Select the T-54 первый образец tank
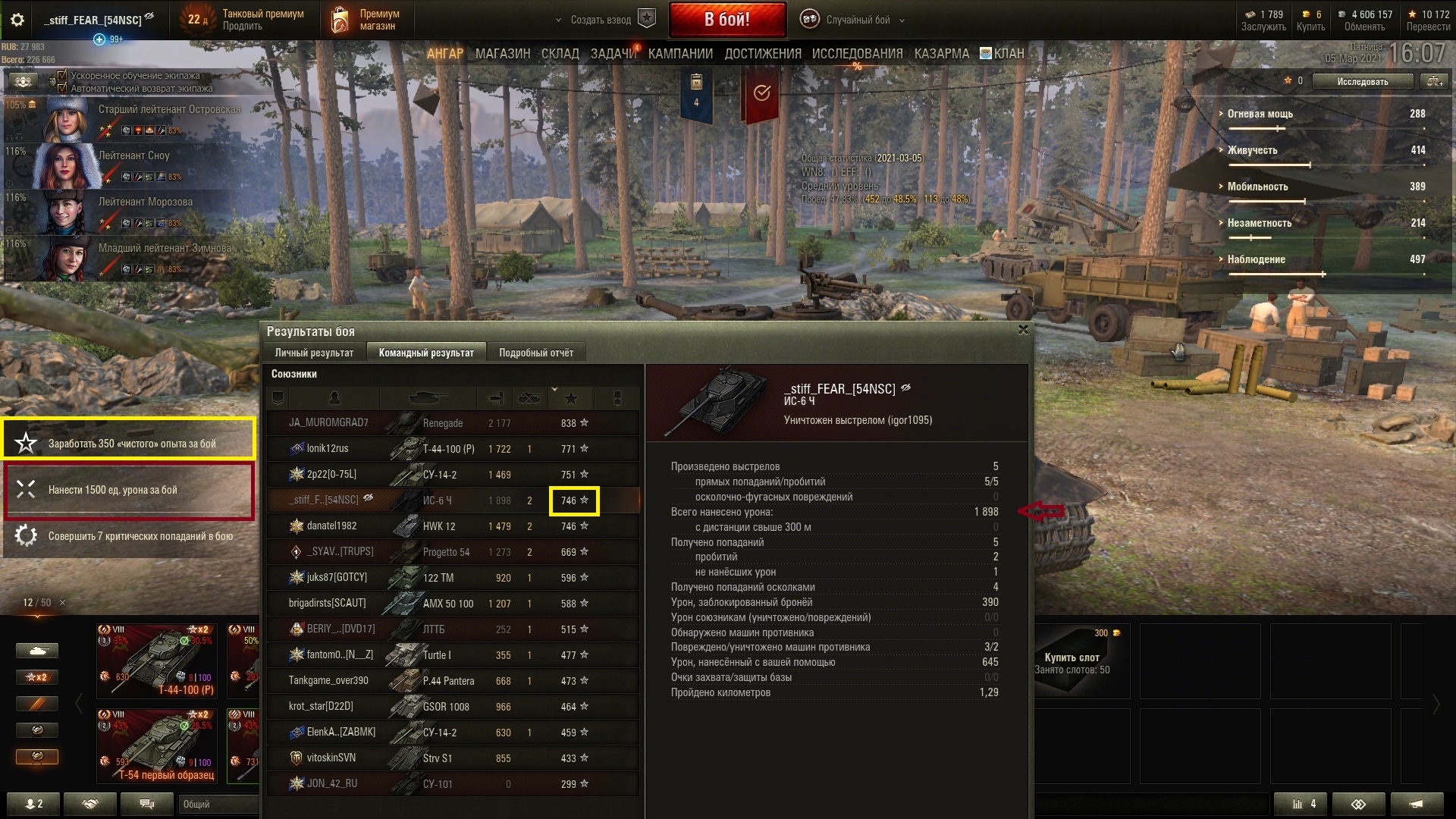The height and width of the screenshot is (819, 1456). tap(159, 745)
